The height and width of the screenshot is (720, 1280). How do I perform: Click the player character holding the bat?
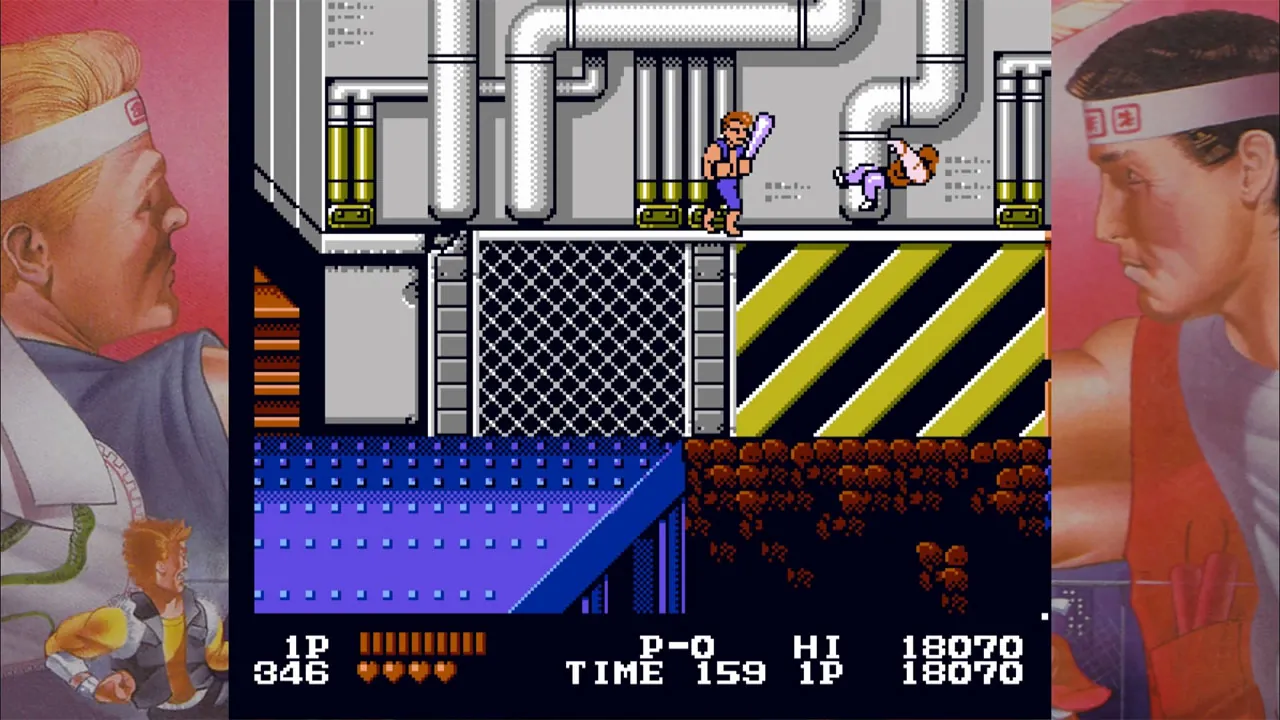click(x=730, y=170)
